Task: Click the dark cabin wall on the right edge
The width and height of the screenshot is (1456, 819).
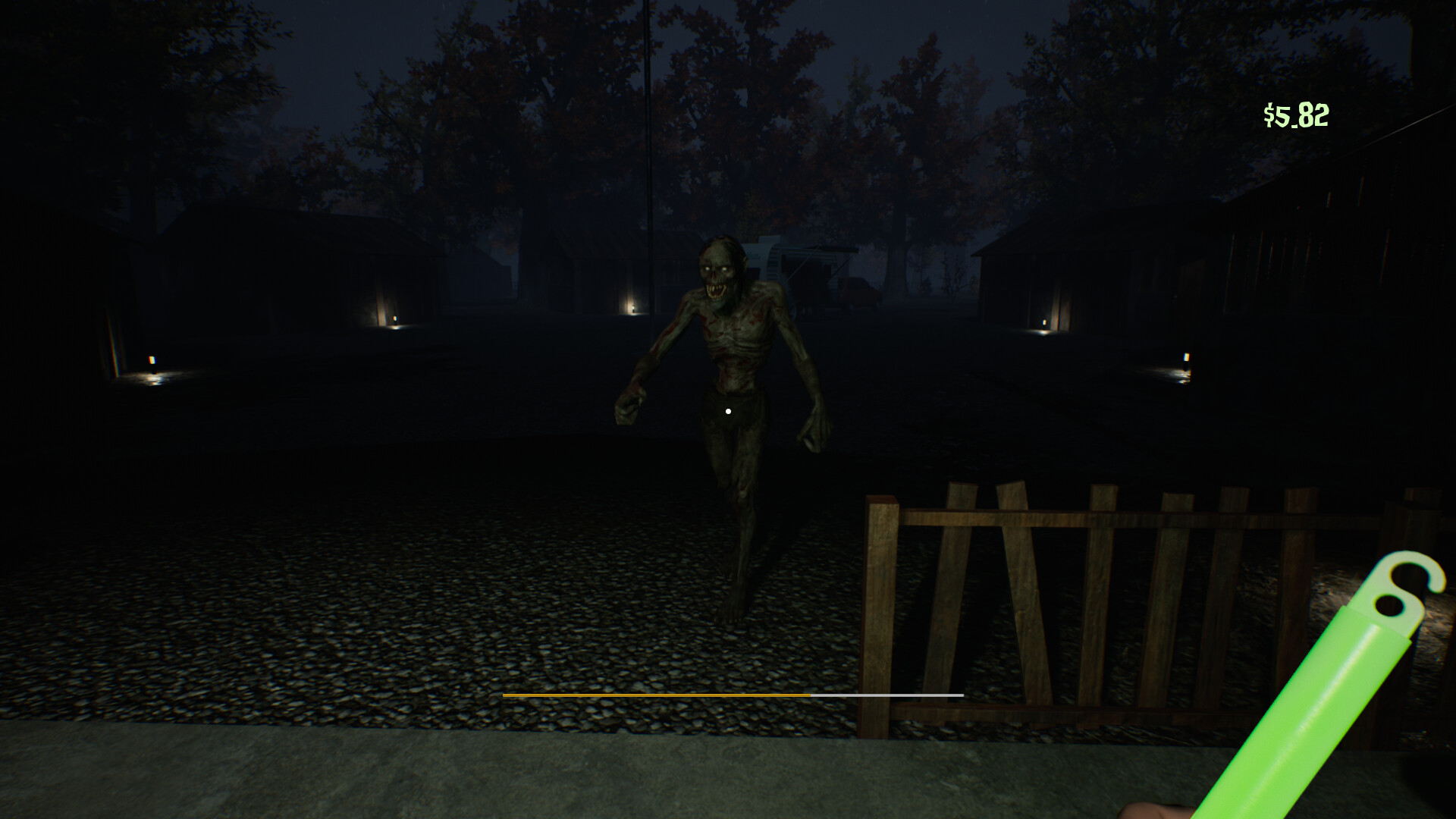Action: (x=1403, y=265)
